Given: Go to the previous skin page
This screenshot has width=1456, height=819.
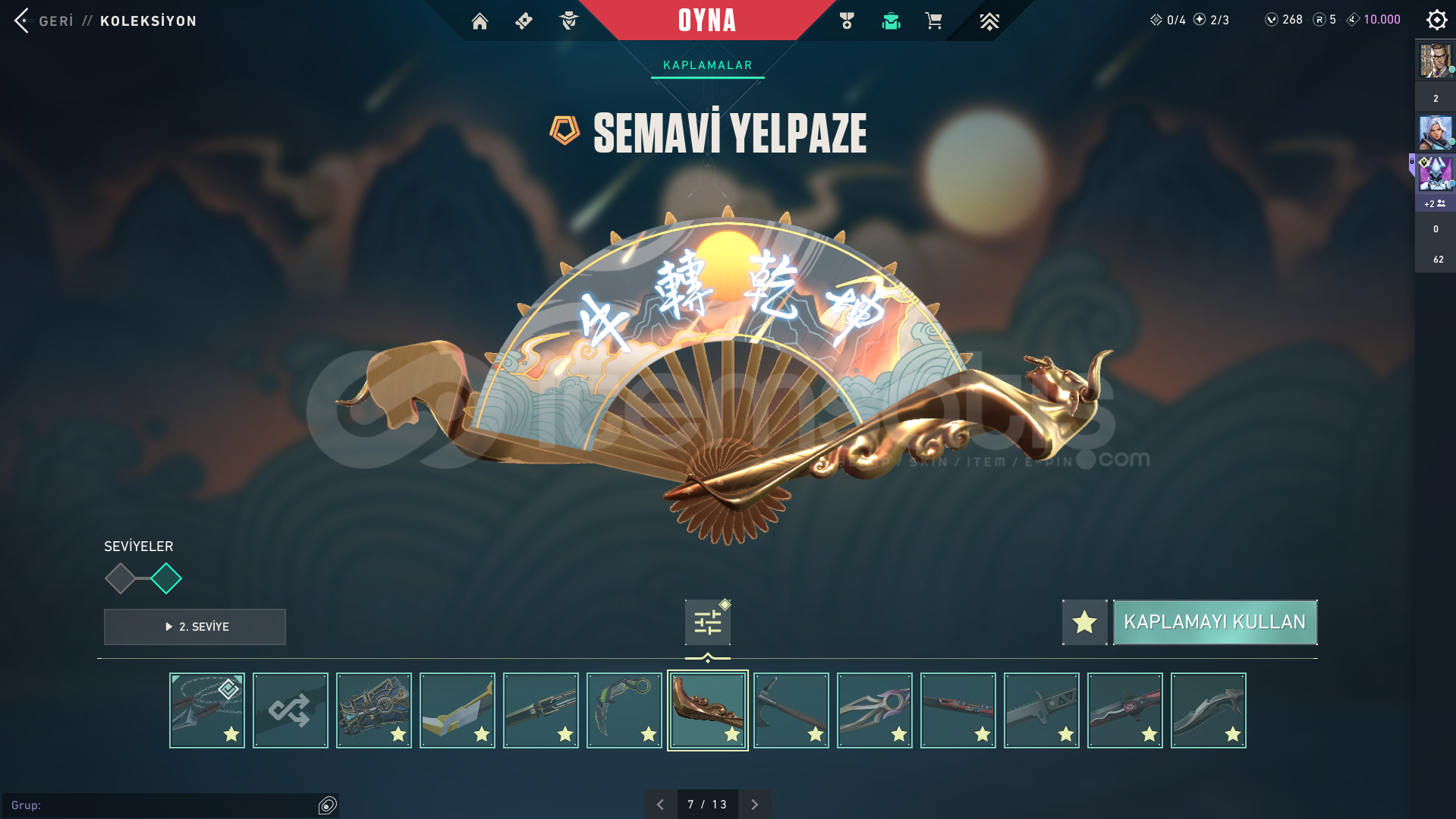Looking at the screenshot, I should (x=660, y=805).
